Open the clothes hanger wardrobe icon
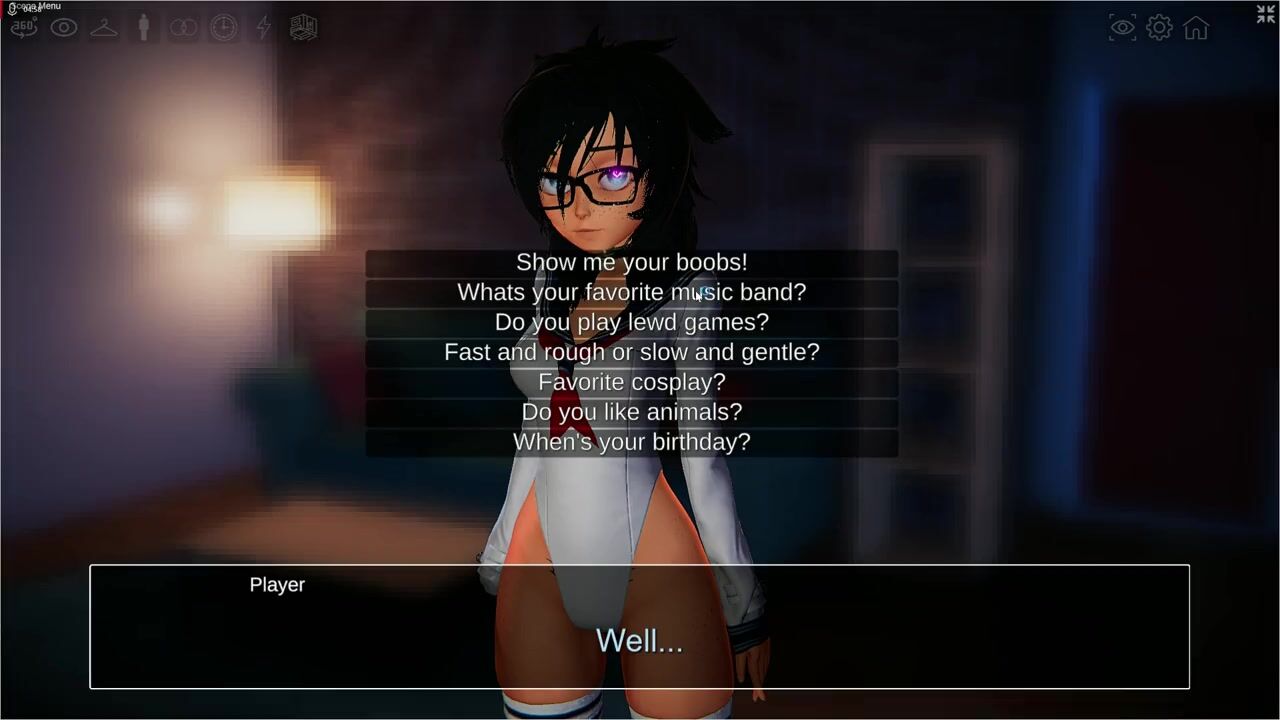The width and height of the screenshot is (1280, 720). click(104, 28)
